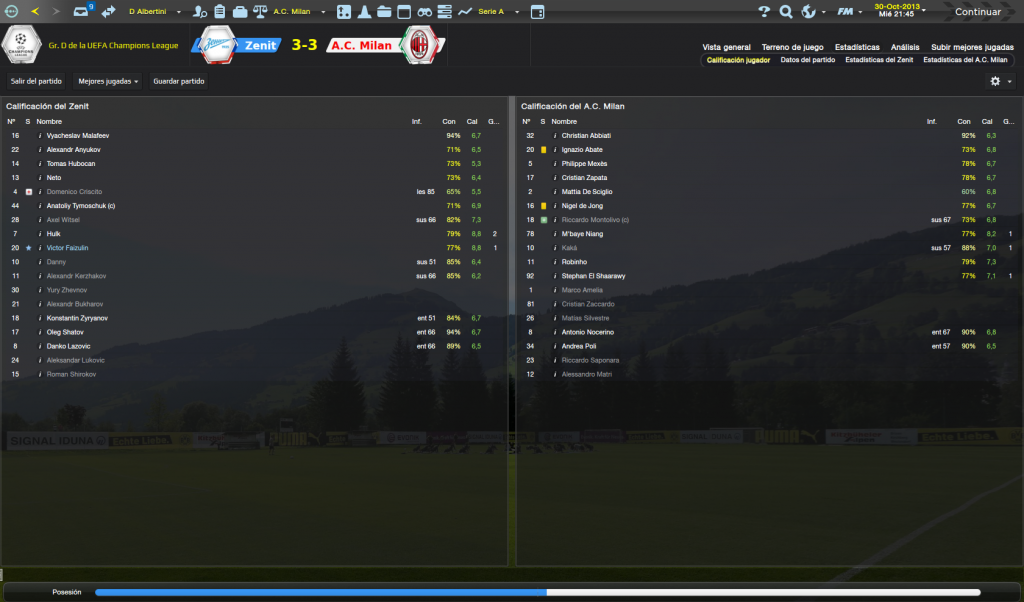Viewport: 1024px width, 602px height.
Task: Click the Continuar button
Action: tap(977, 12)
